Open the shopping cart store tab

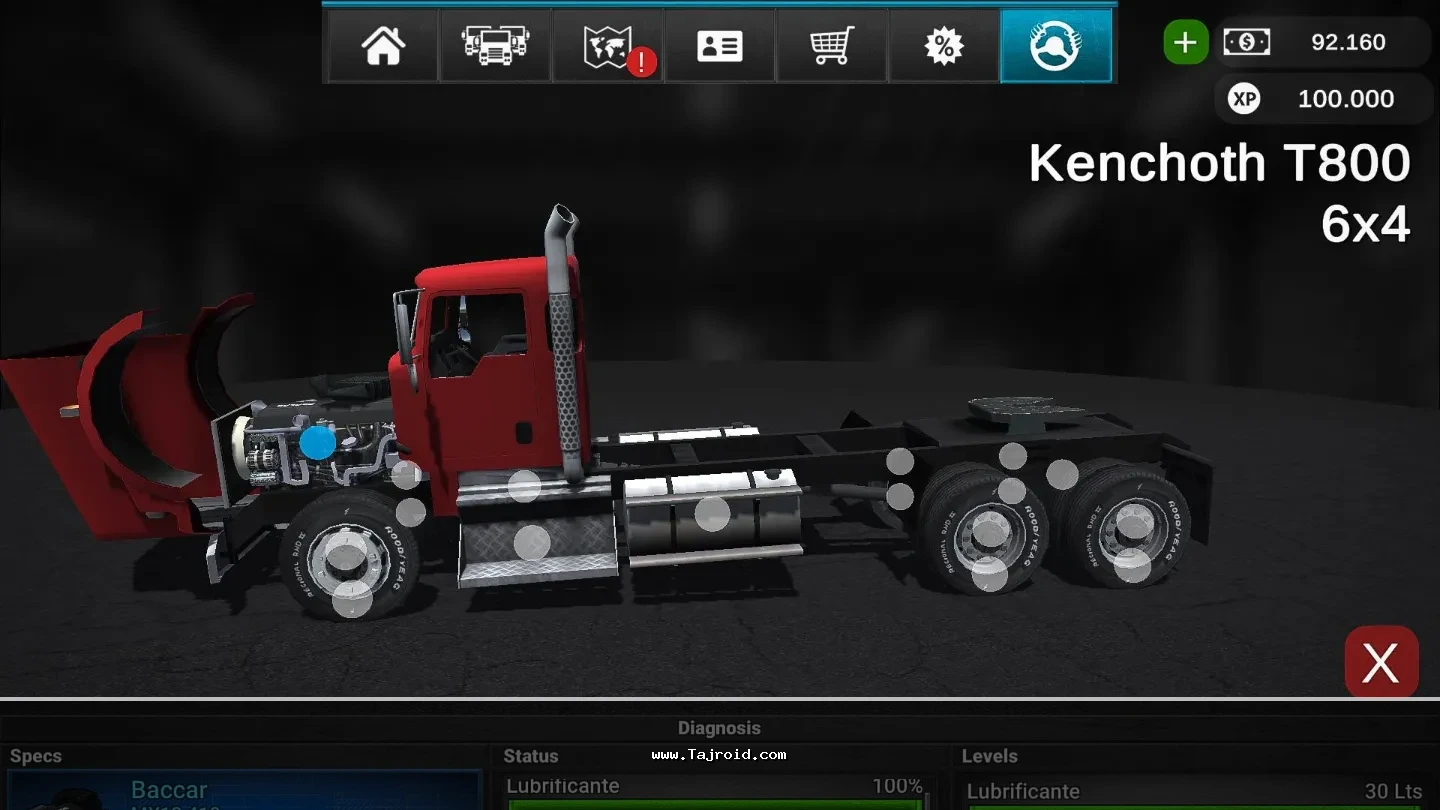point(832,46)
